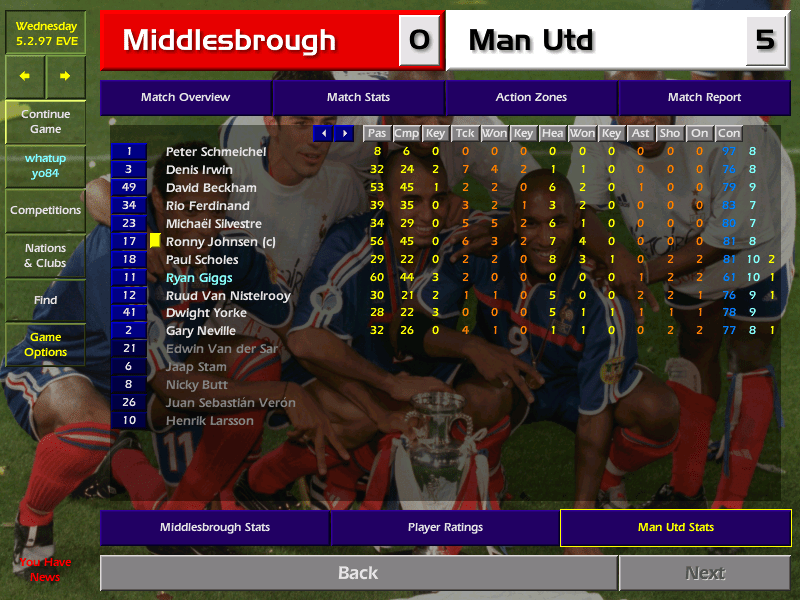View Middlesbrough Stats
The height and width of the screenshot is (600, 800).
[x=214, y=527]
